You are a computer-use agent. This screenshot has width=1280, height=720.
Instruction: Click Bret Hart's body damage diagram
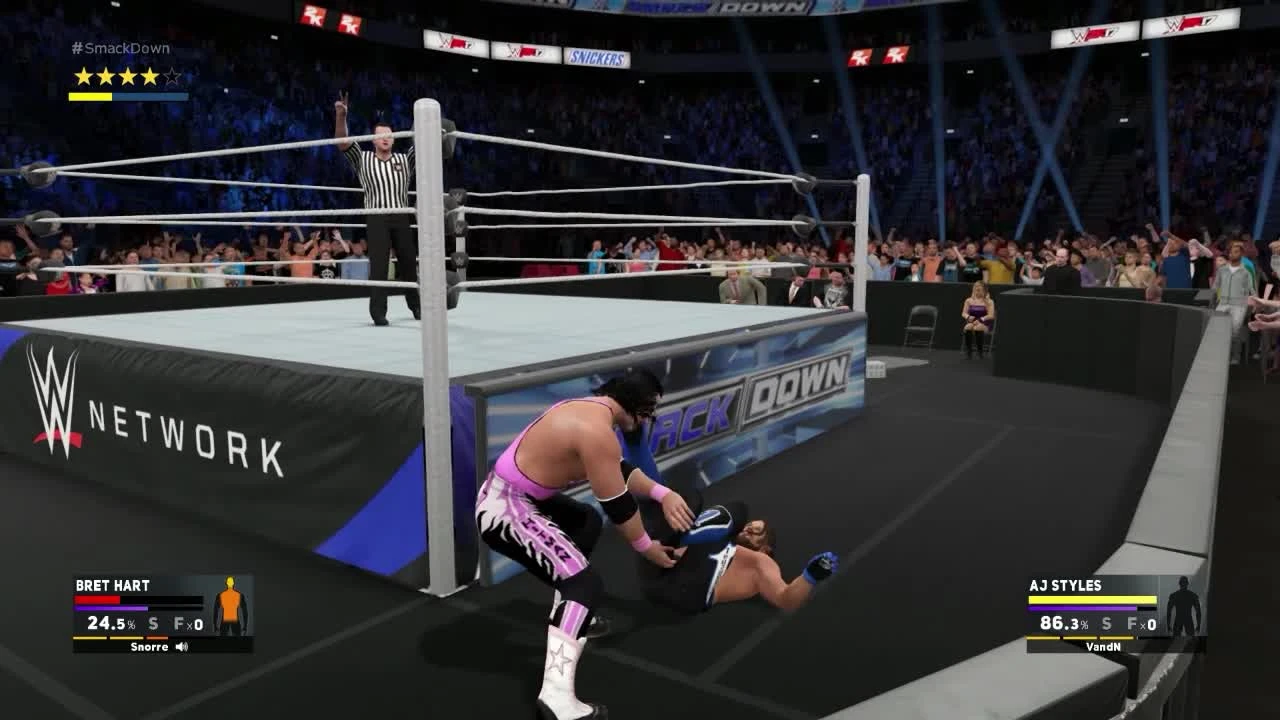[x=229, y=604]
